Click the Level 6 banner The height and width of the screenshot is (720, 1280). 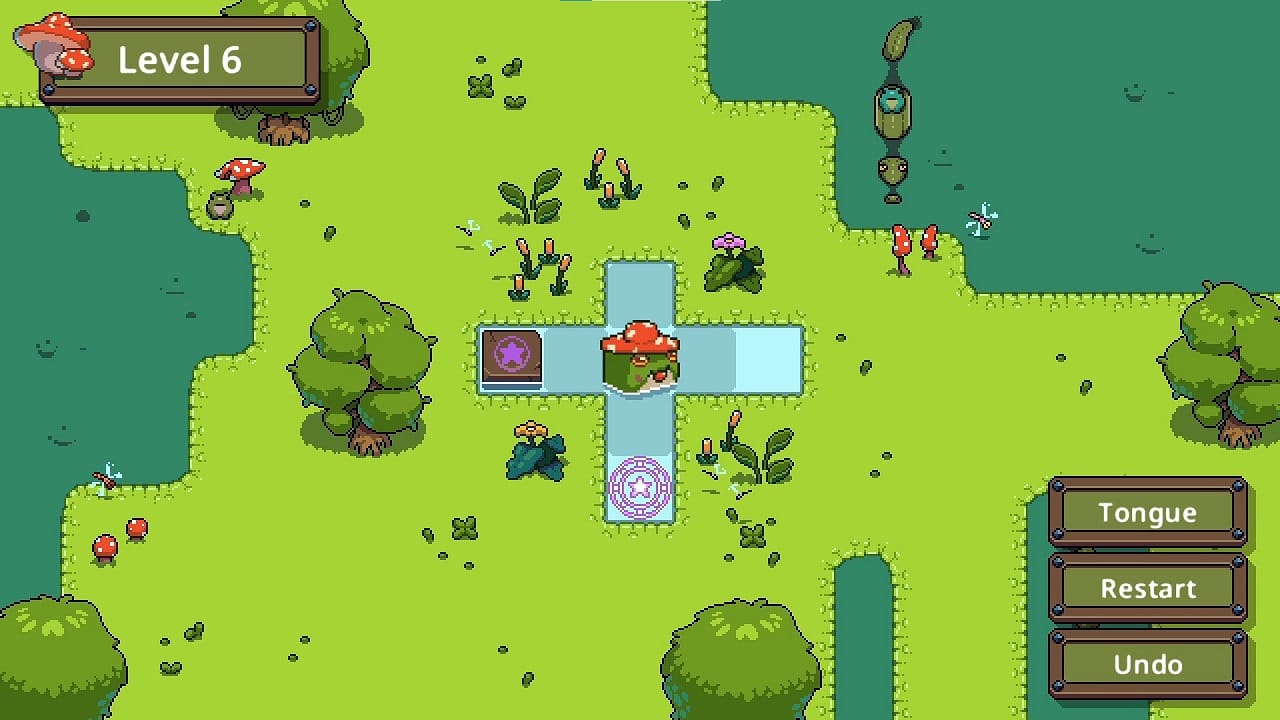tap(182, 60)
